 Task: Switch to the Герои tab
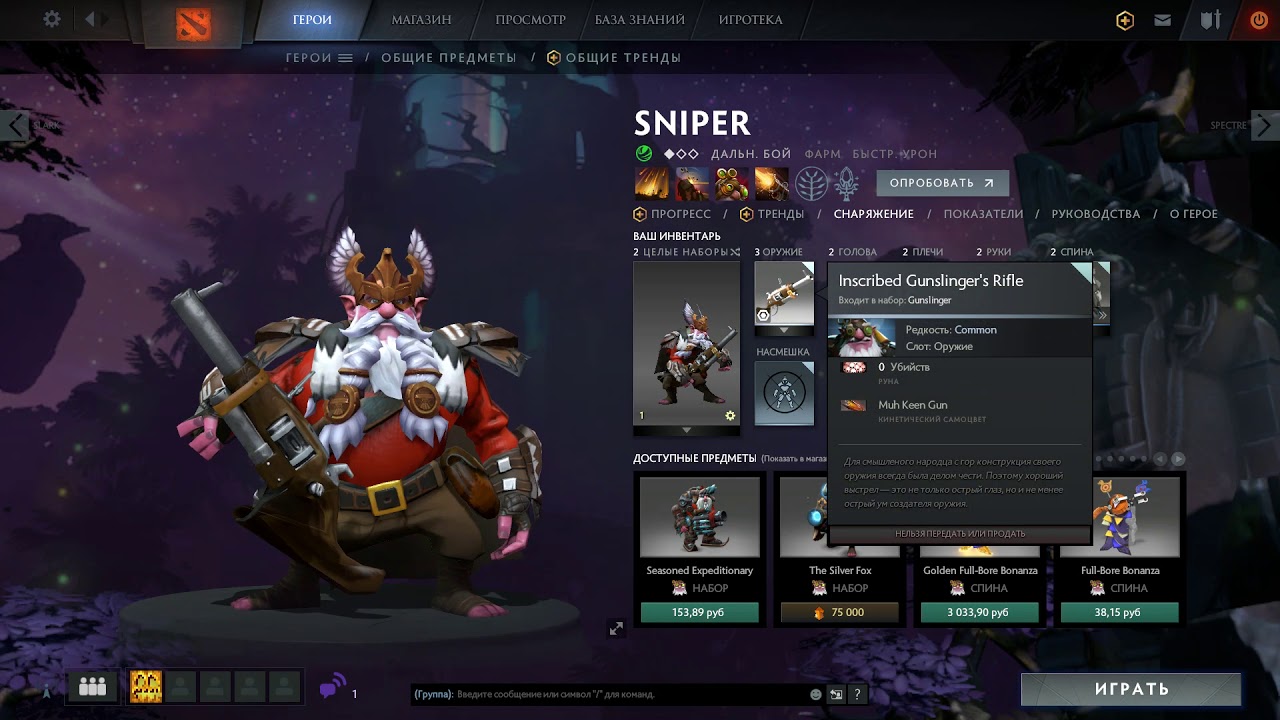312,20
